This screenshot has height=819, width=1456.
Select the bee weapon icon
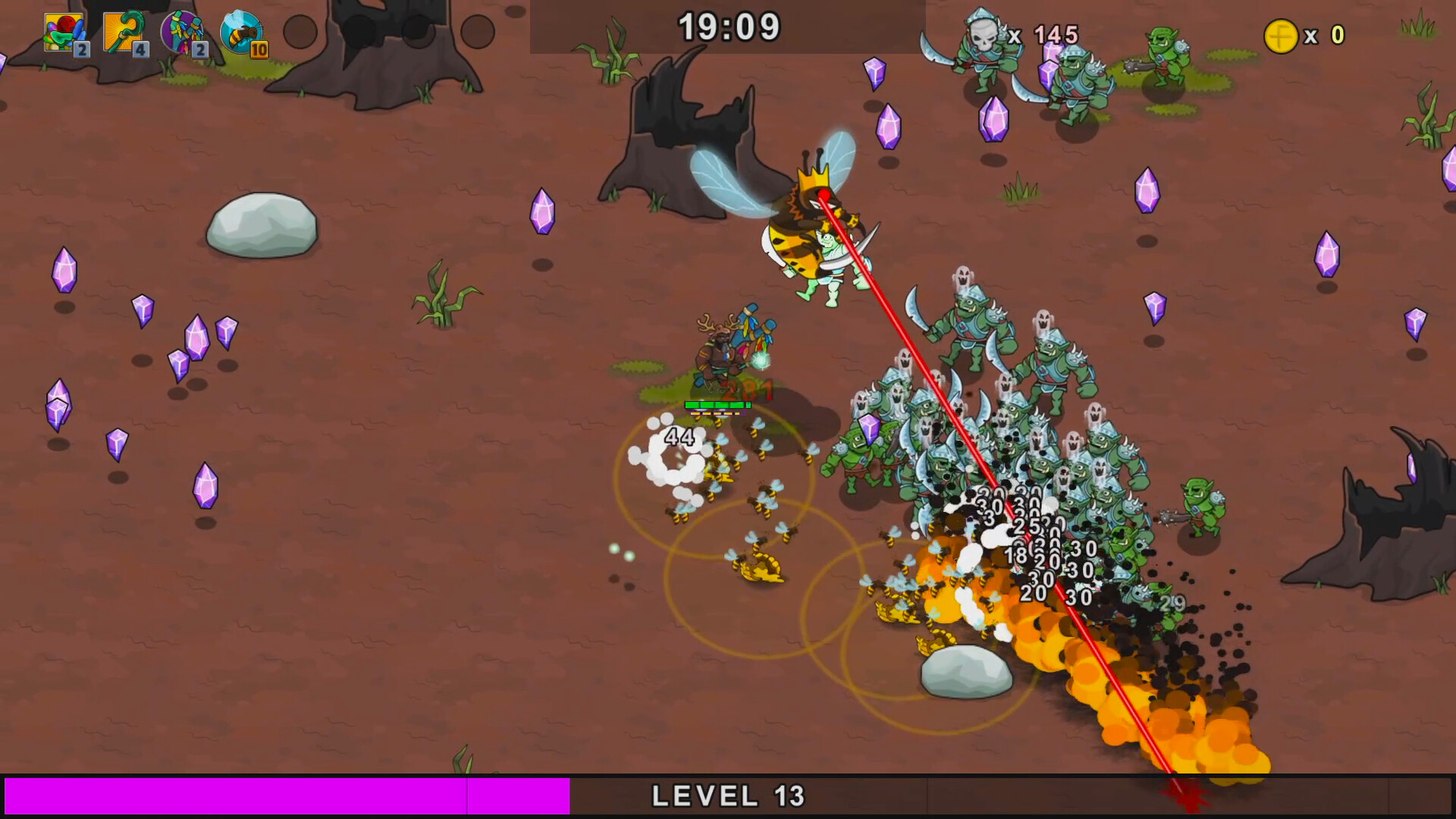tap(241, 30)
